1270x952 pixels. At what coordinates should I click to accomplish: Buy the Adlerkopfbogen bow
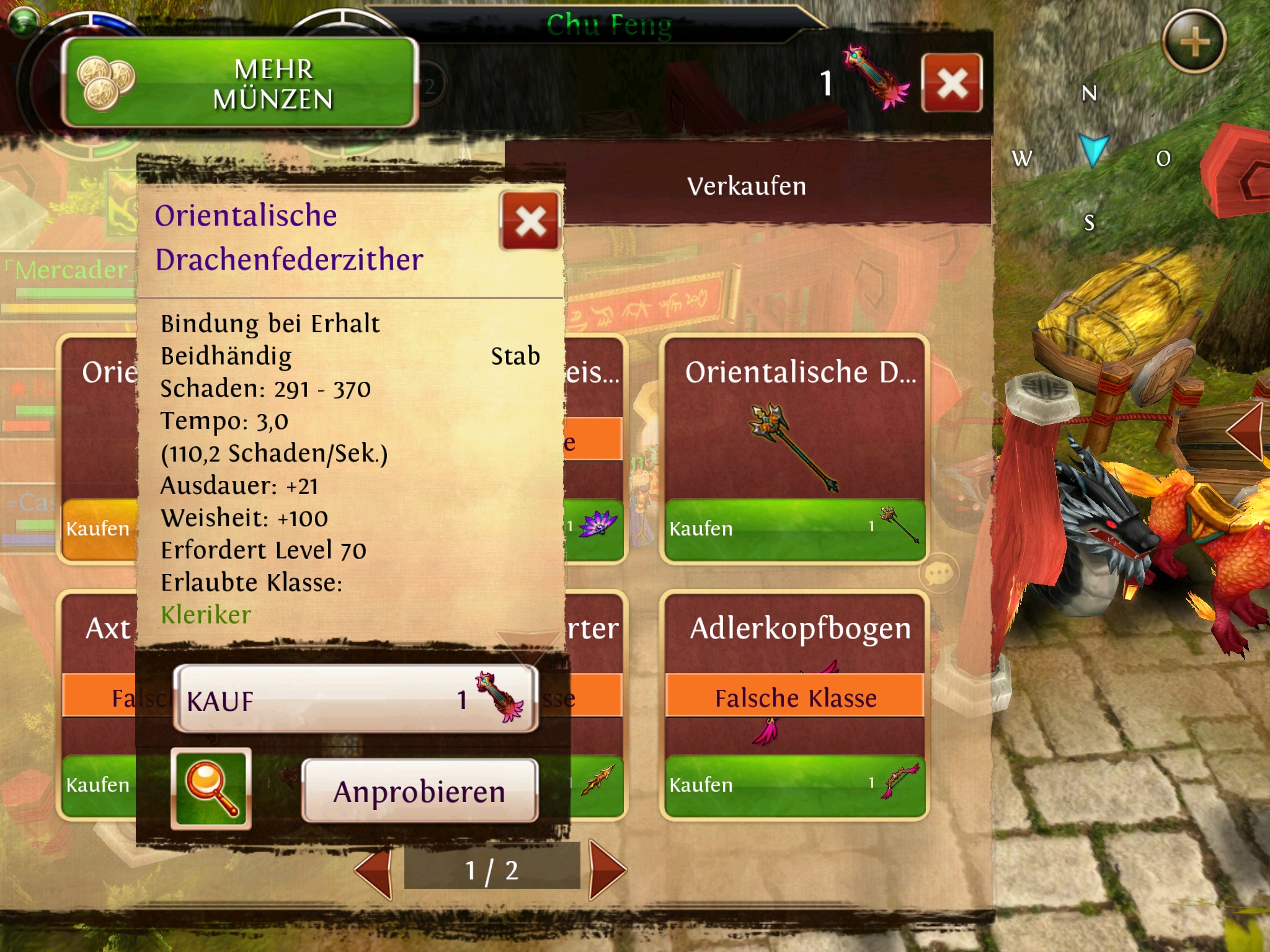pyautogui.click(x=794, y=786)
